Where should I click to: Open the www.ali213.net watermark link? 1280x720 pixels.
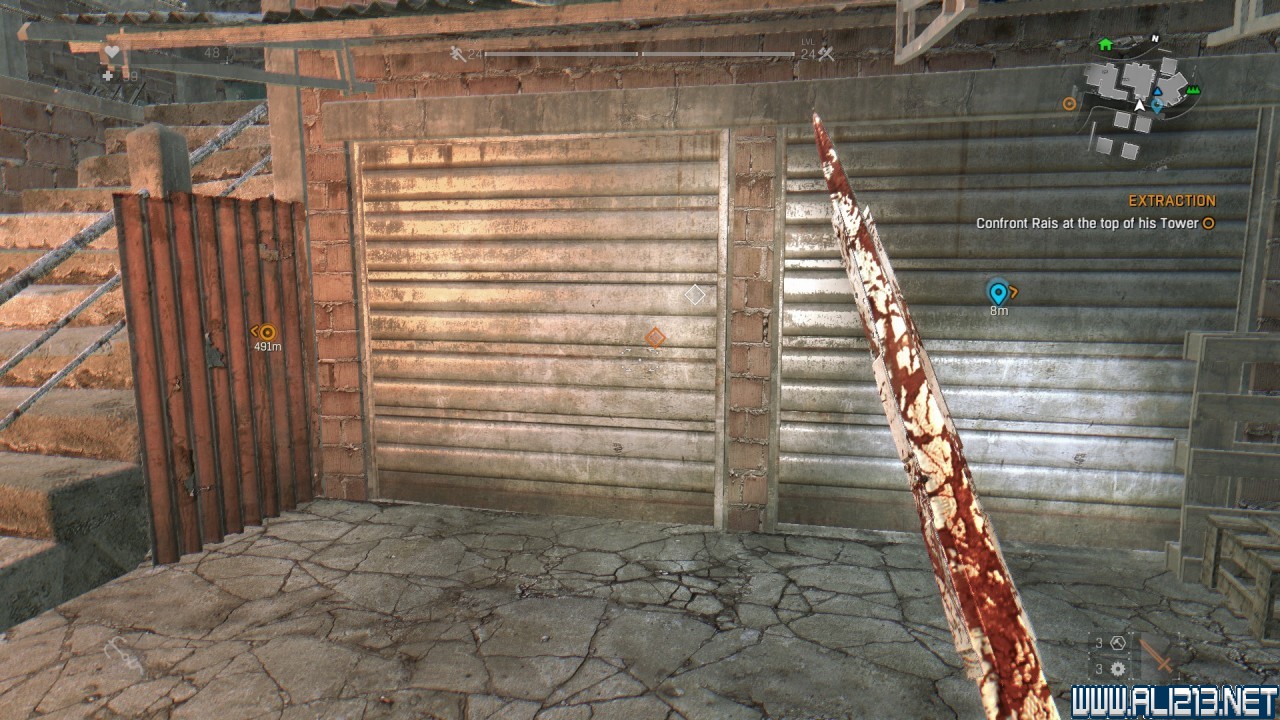[x=1174, y=701]
